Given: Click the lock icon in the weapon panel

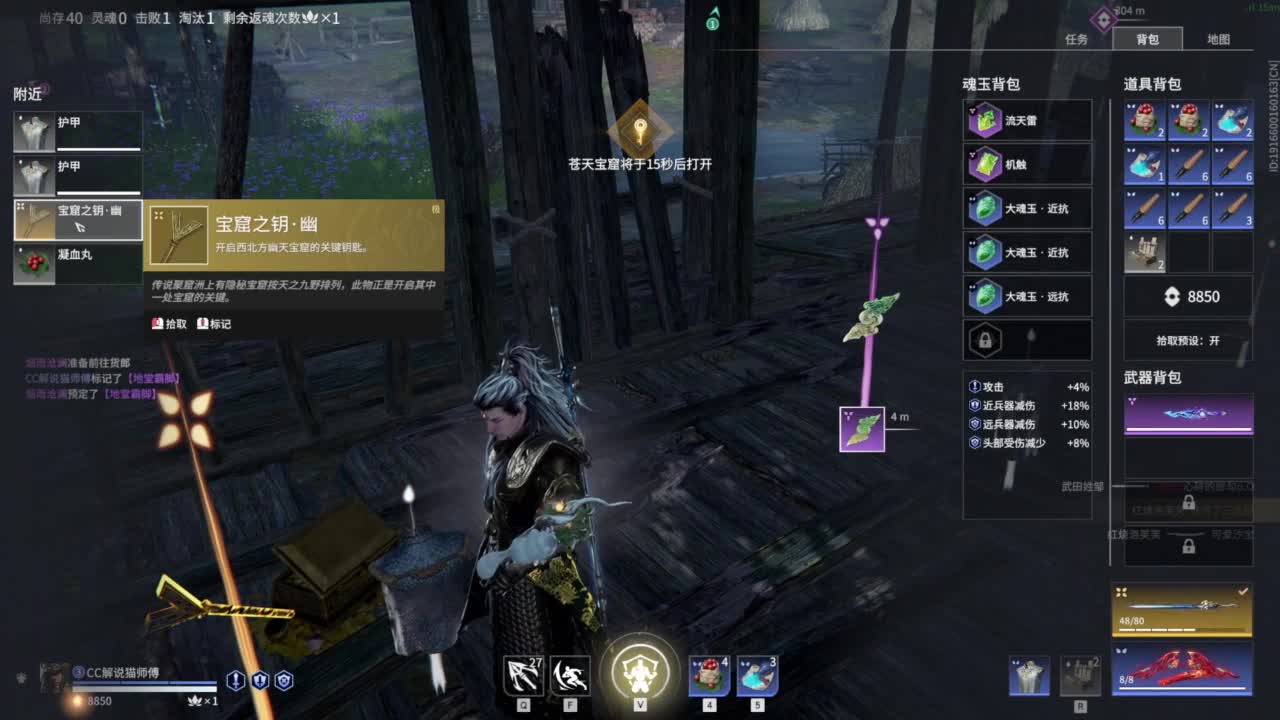Looking at the screenshot, I should 1190,500.
